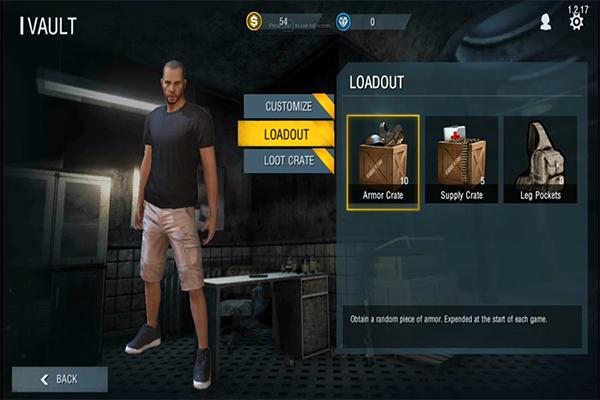Screen dimensions: 600x400
Task: Switch to the Customize tab
Action: (x=288, y=106)
